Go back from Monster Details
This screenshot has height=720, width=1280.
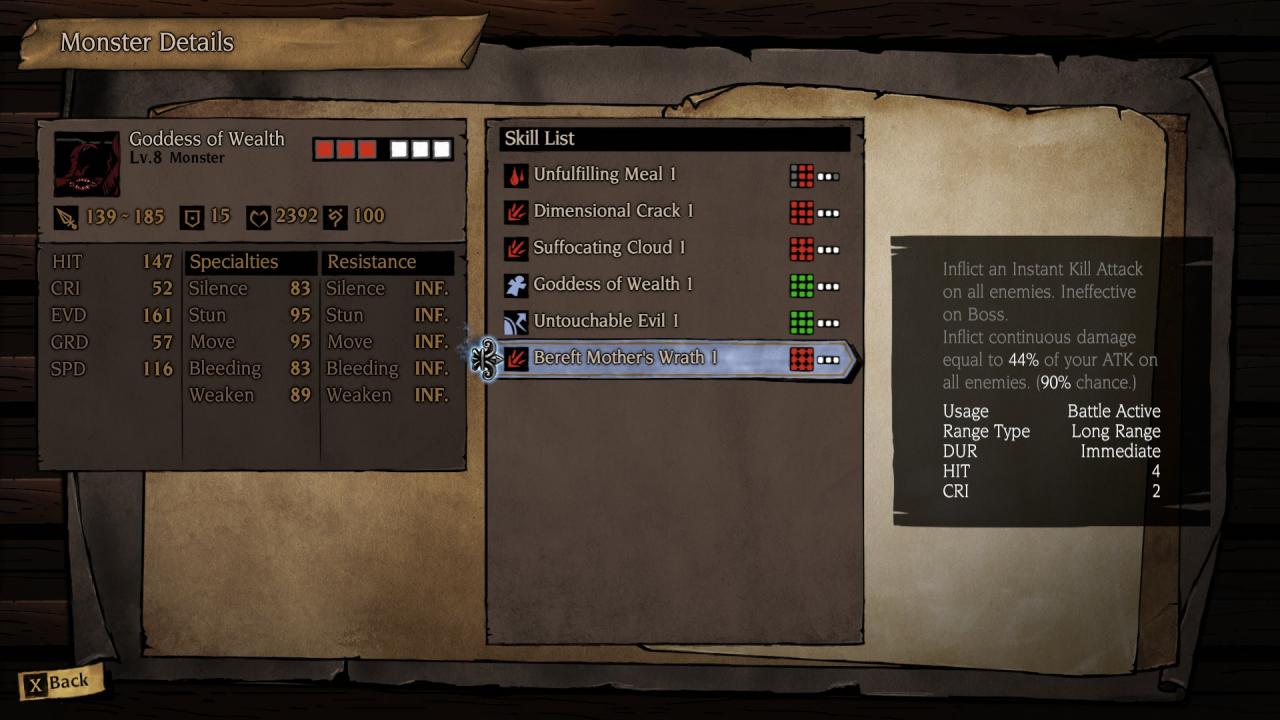[59, 684]
